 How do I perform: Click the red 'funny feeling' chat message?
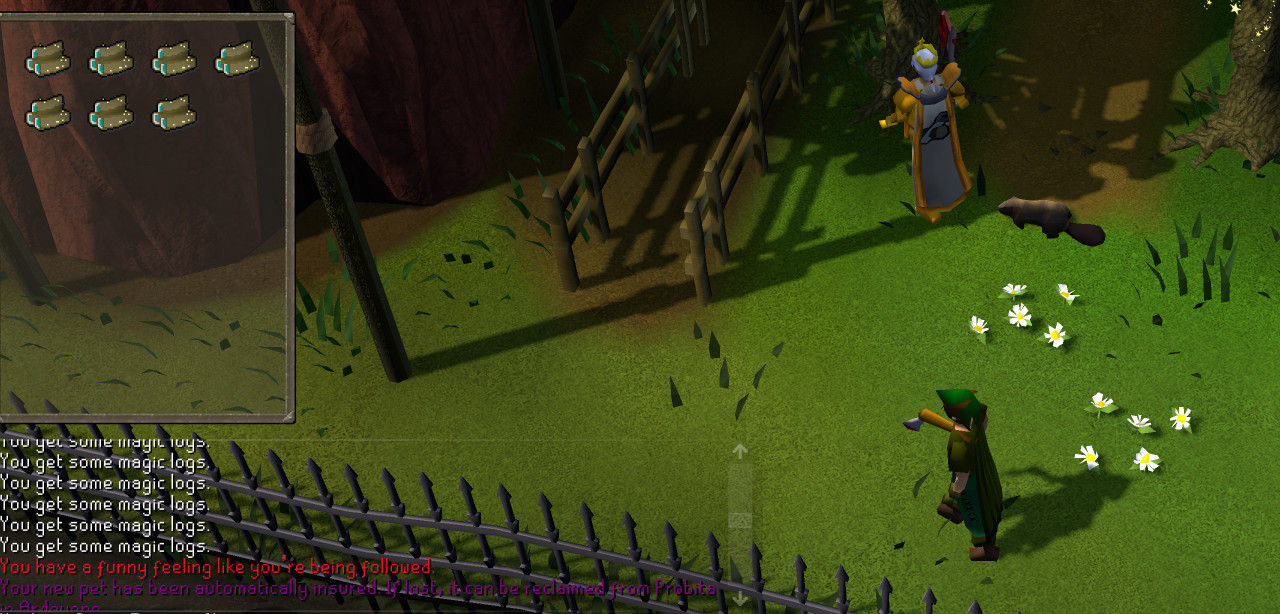[216, 567]
